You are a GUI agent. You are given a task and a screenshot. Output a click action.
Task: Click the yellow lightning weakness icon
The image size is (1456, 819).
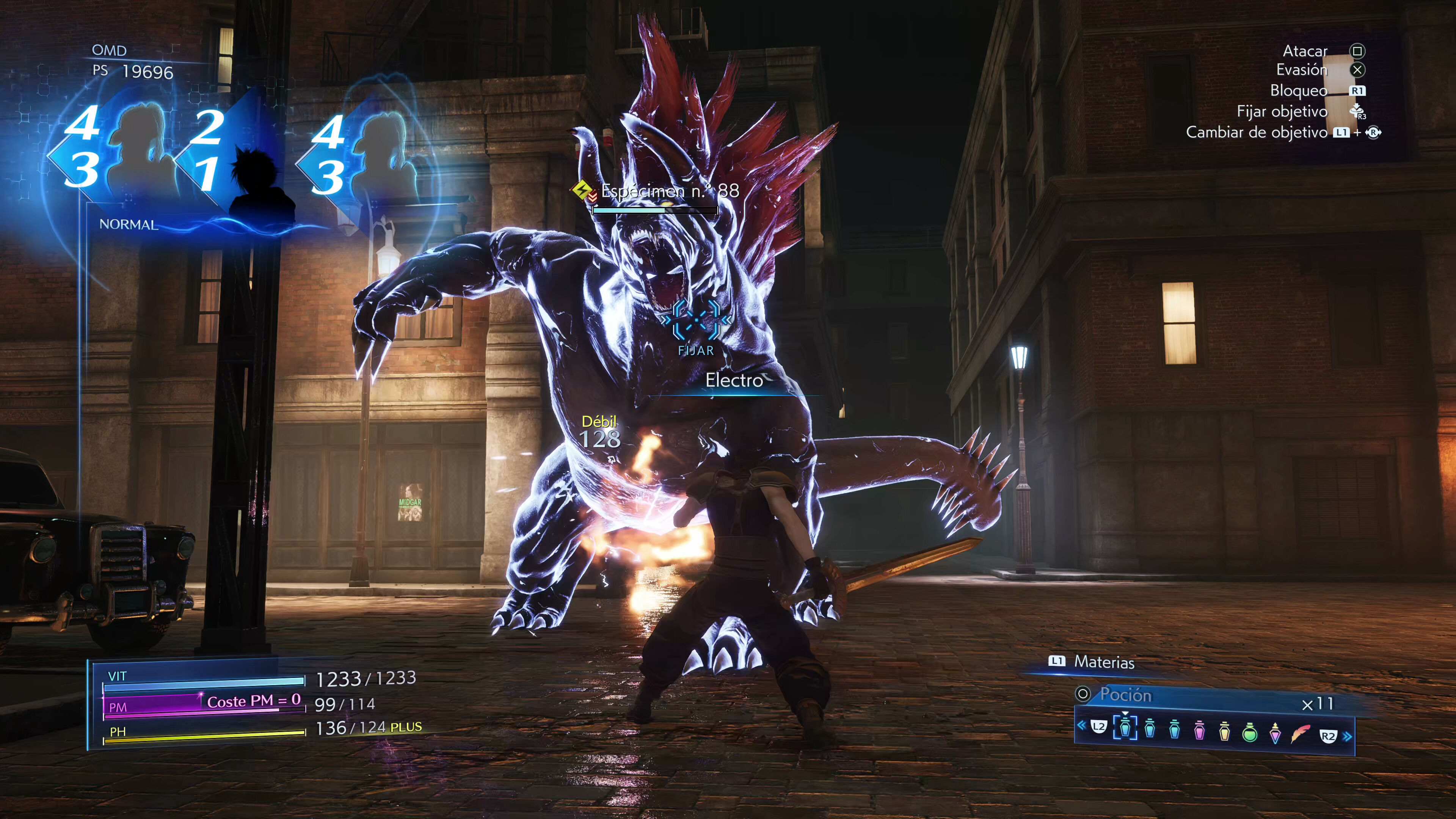point(581,190)
